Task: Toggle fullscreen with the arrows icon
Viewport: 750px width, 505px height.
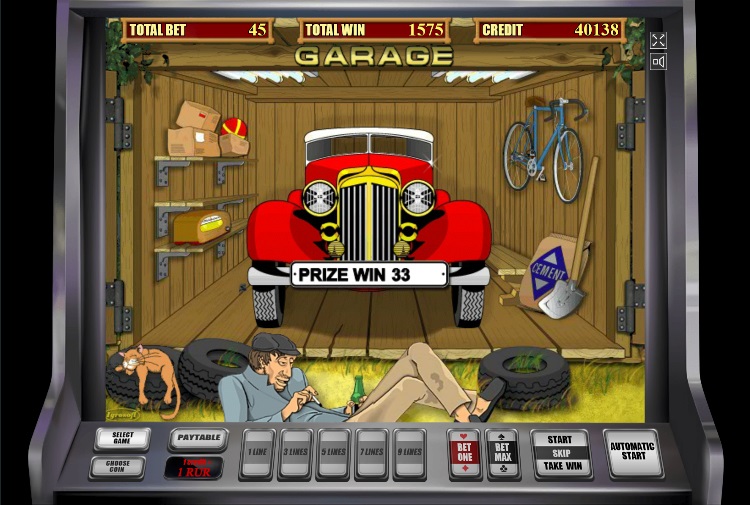Action: coord(658,40)
